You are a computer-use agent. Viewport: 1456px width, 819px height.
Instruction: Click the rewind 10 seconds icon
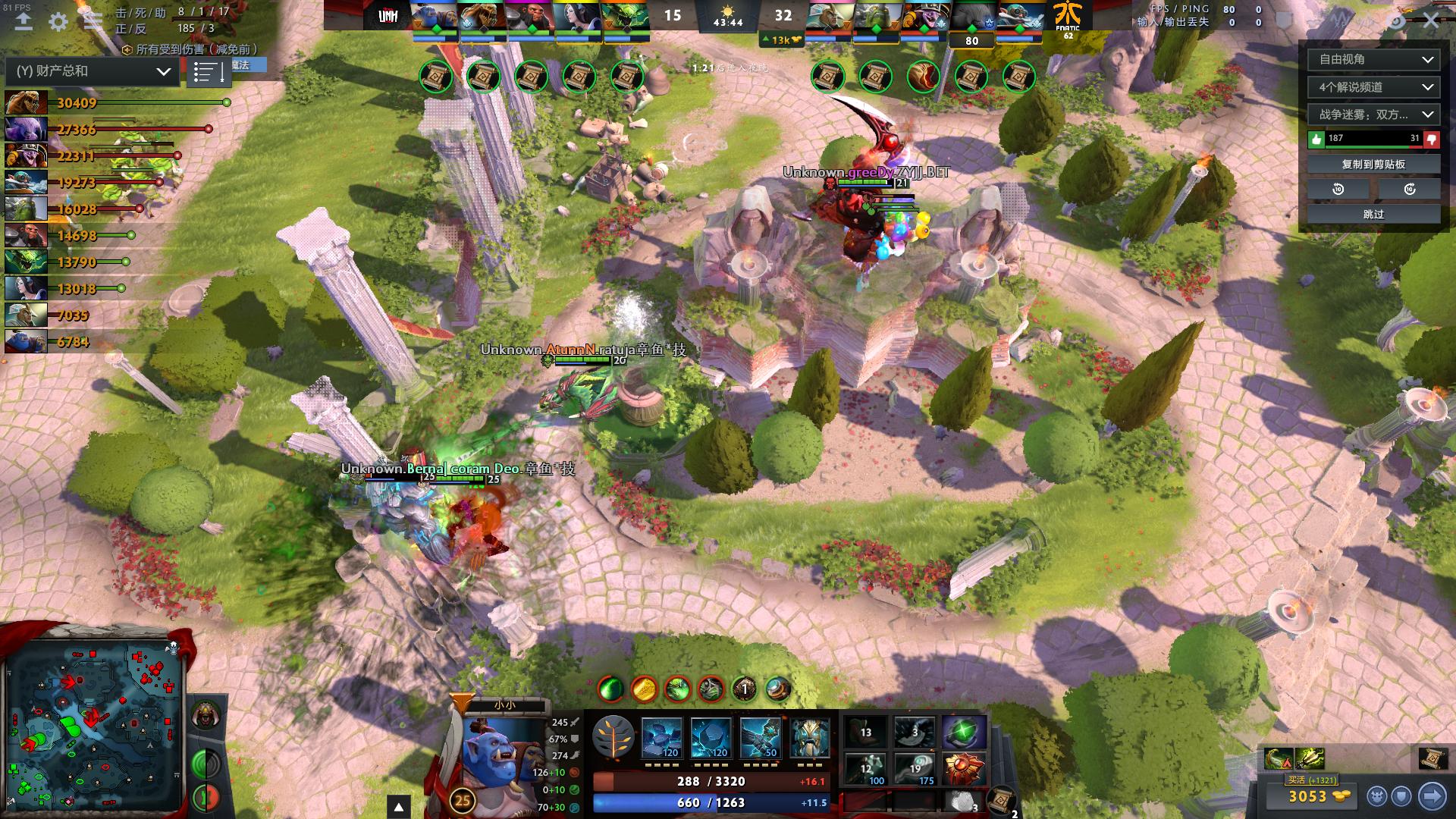pos(1336,190)
